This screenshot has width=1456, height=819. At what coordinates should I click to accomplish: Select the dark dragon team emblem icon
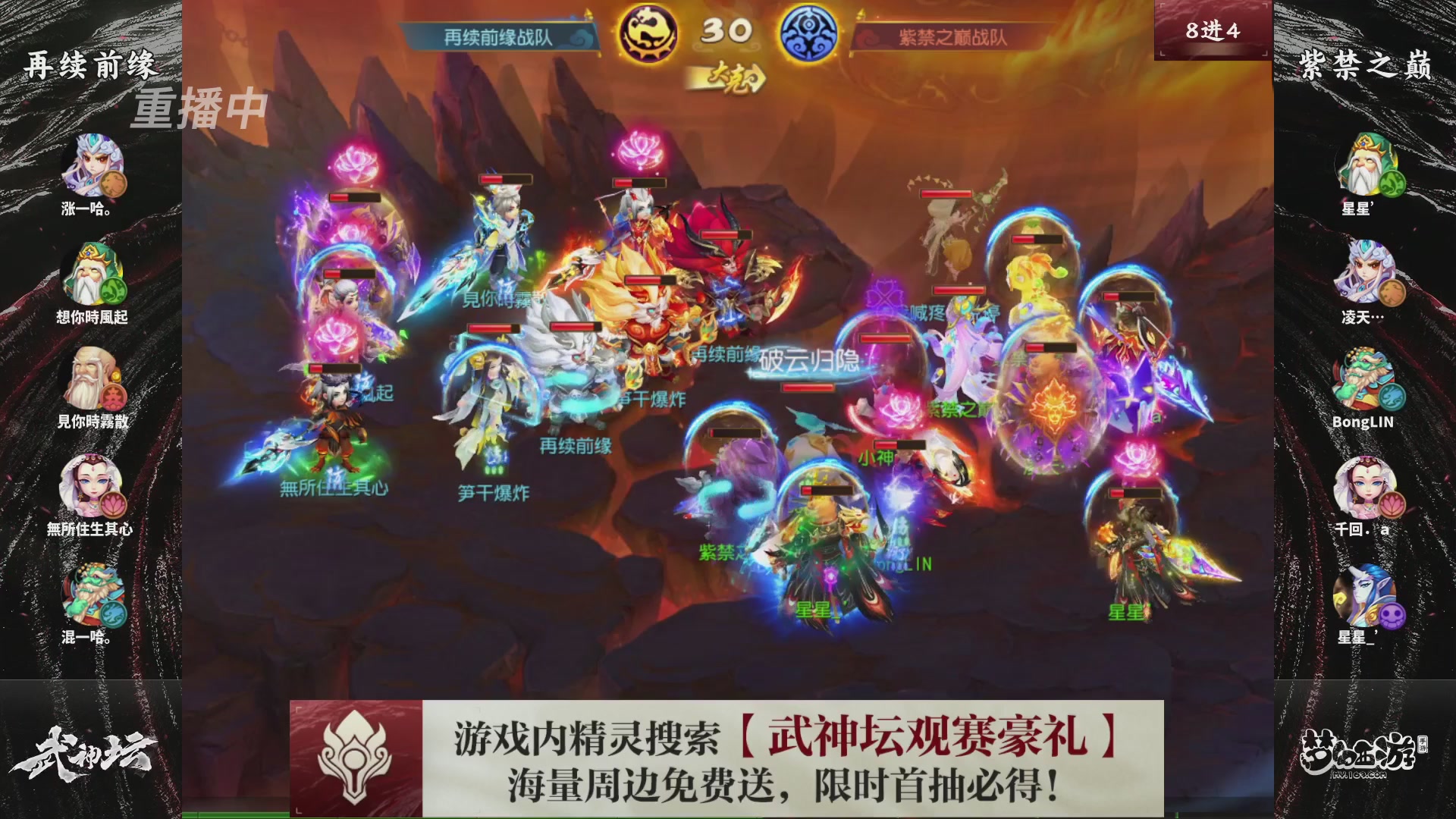(x=646, y=32)
